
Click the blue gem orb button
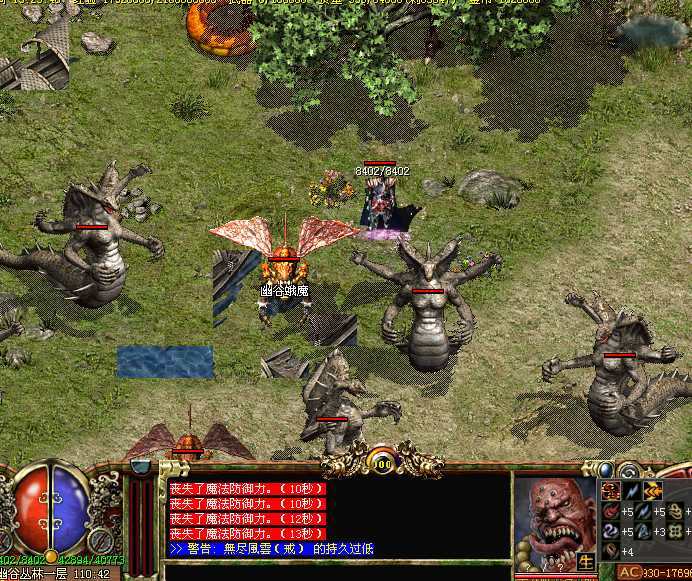click(606, 470)
